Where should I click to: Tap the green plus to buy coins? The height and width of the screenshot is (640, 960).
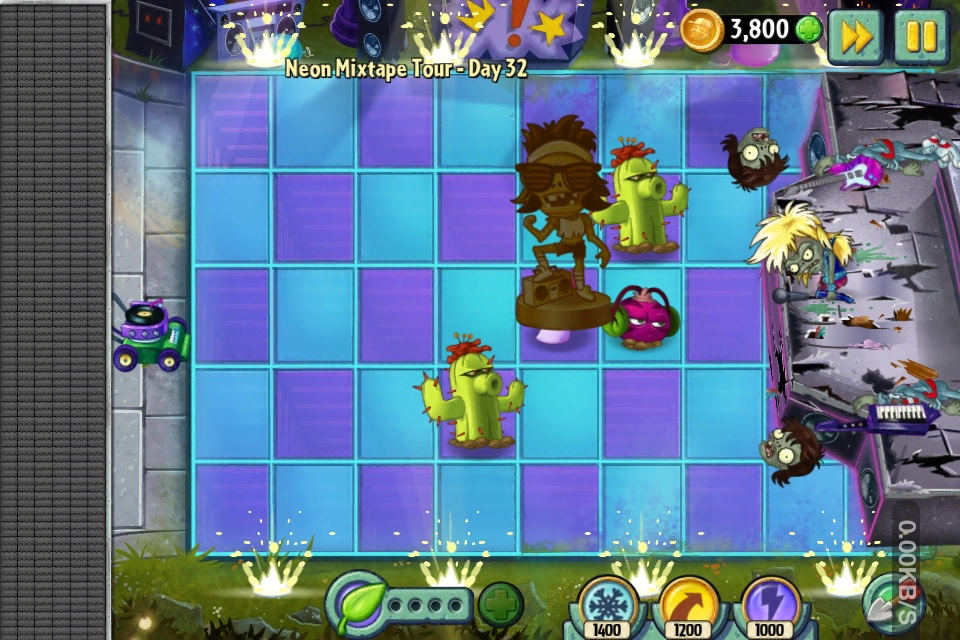808,30
